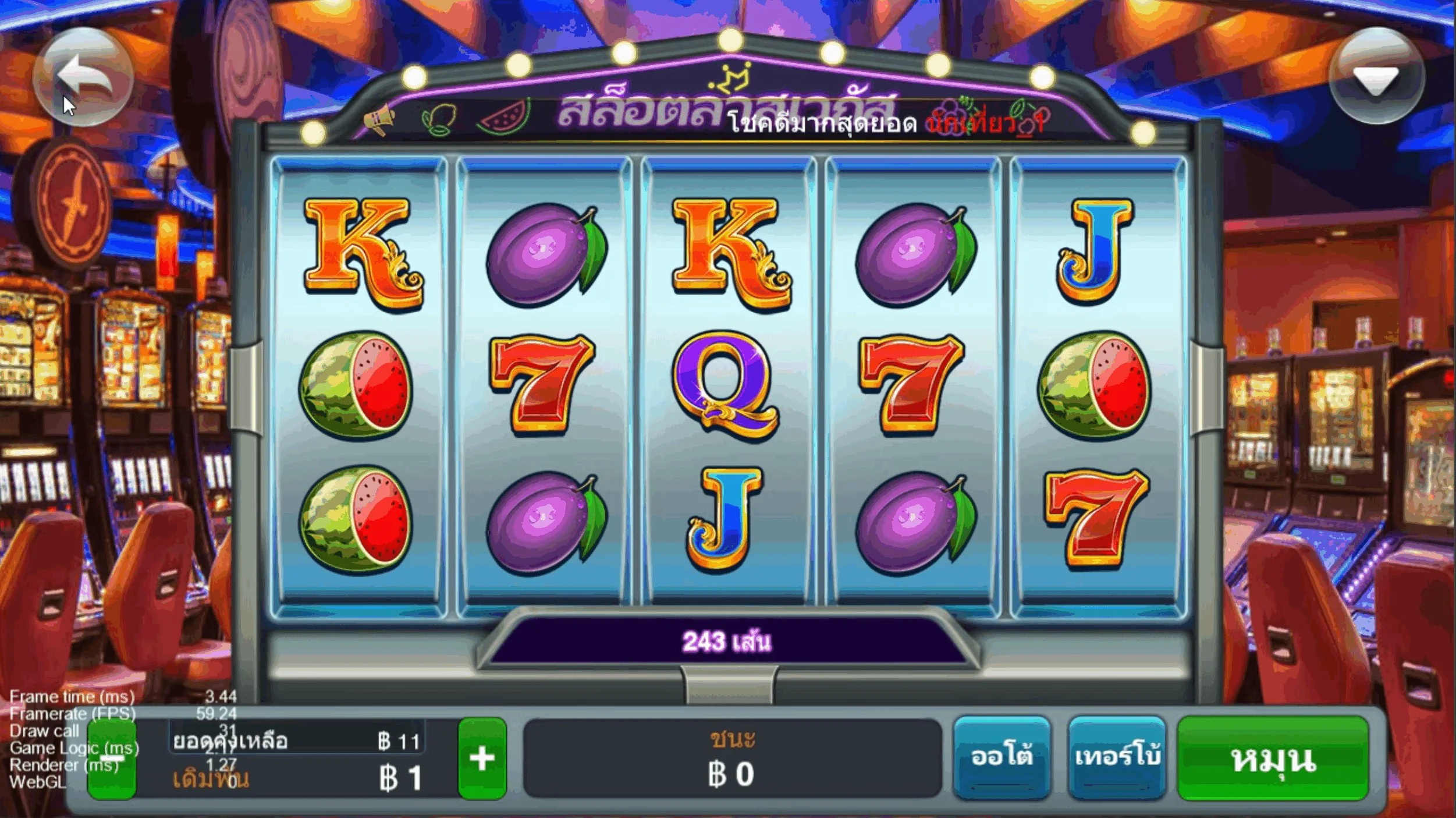
Task: Activate the เทอร์โบ turbo mode
Action: 1117,757
